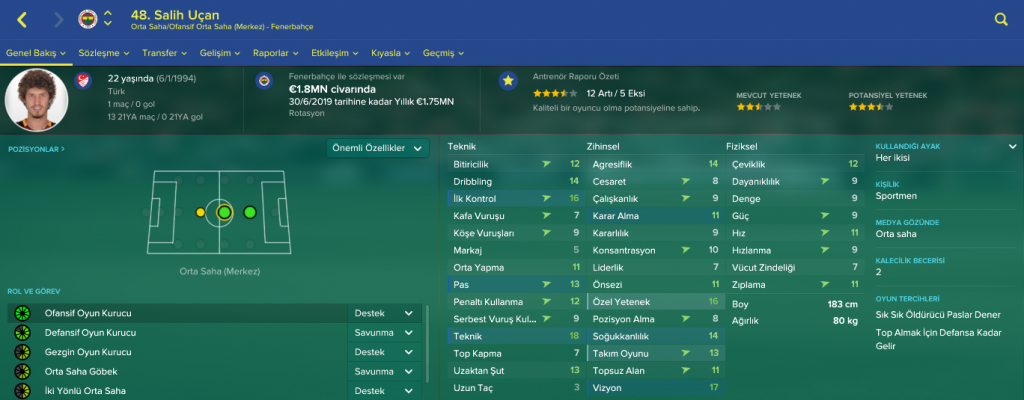Image resolution: width=1024 pixels, height=400 pixels.
Task: Select the Gezgin Oyun Kurucu role row
Action: pyautogui.click(x=180, y=352)
